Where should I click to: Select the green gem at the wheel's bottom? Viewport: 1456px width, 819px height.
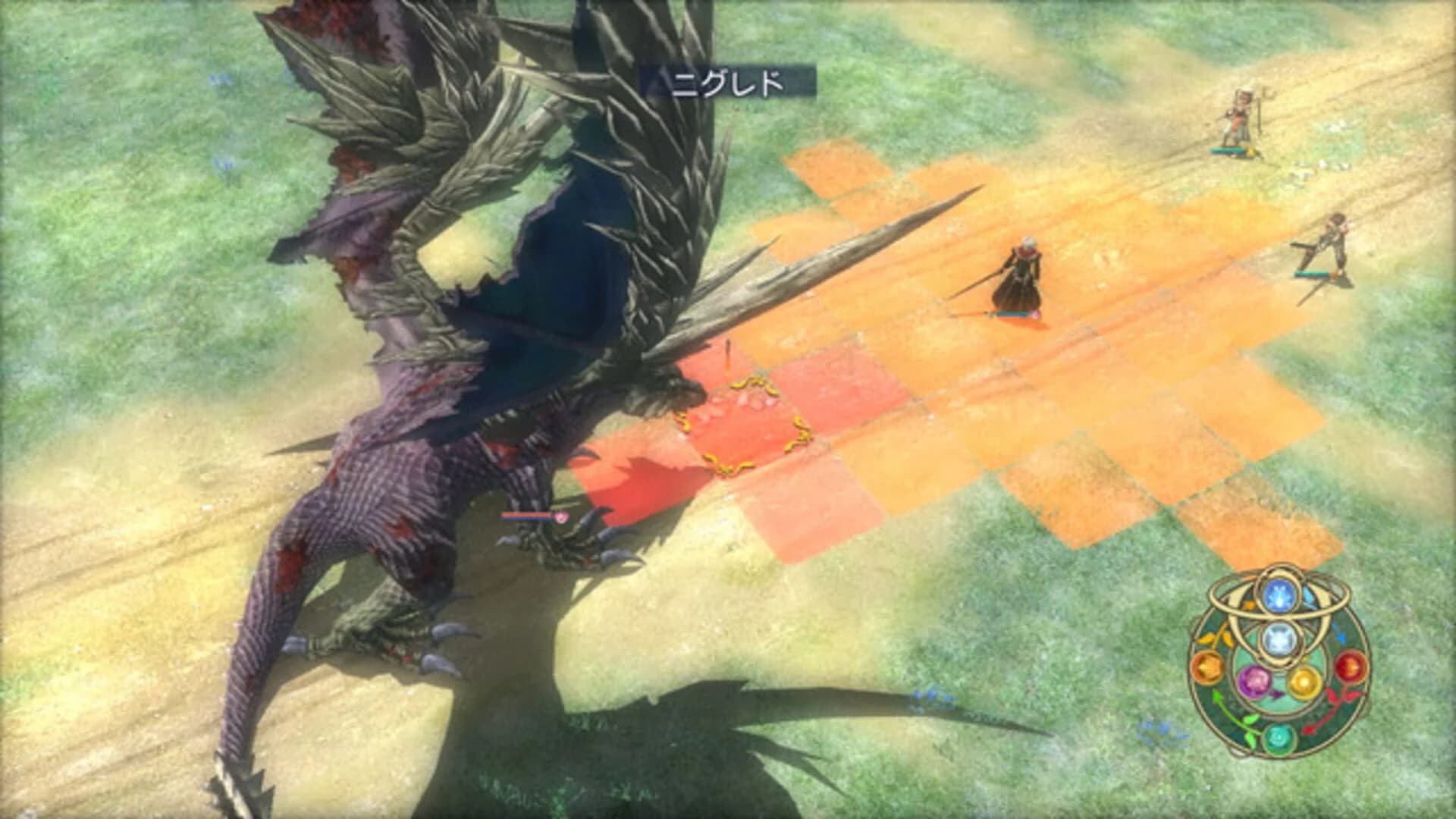[1279, 738]
